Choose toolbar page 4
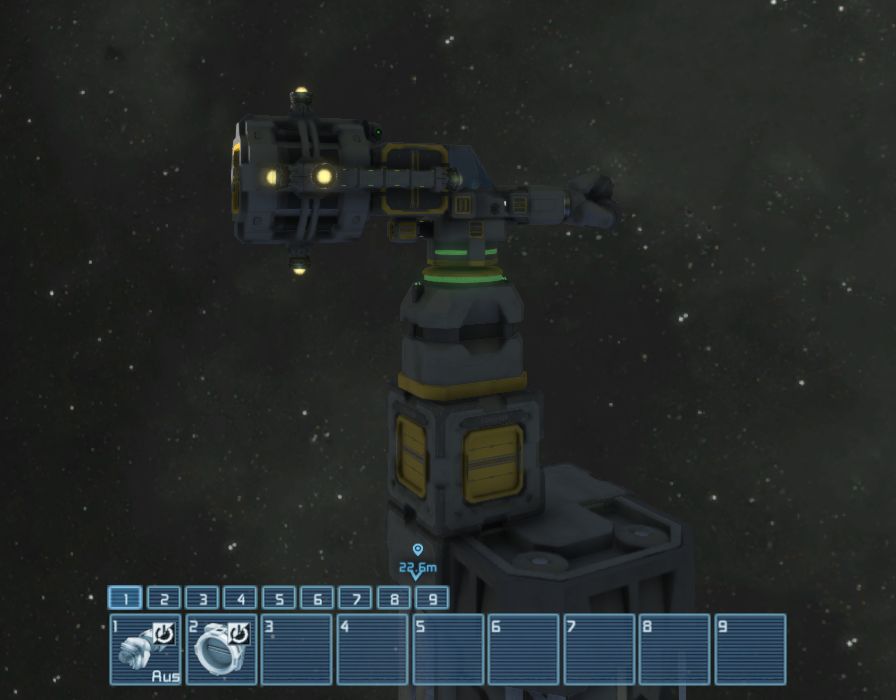The height and width of the screenshot is (700, 896). pos(240,598)
